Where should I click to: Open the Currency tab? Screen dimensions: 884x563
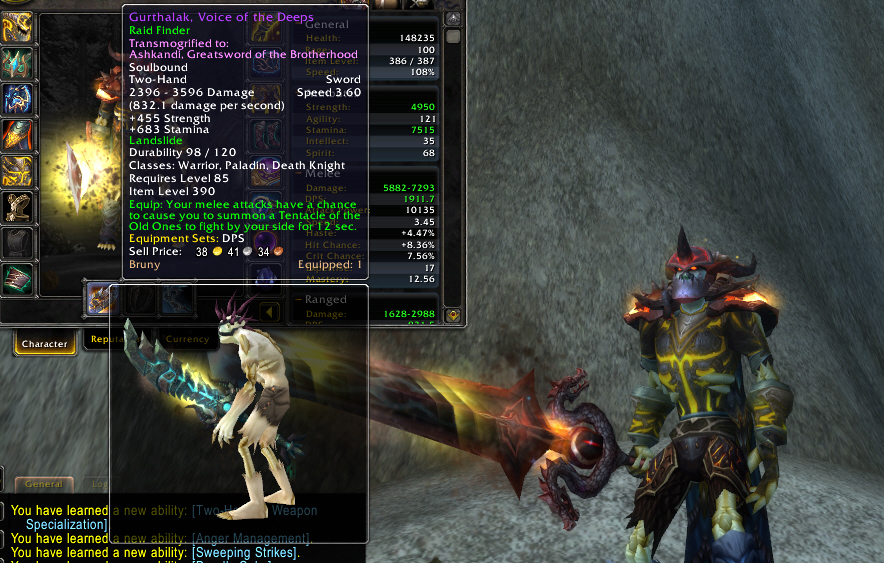187,340
